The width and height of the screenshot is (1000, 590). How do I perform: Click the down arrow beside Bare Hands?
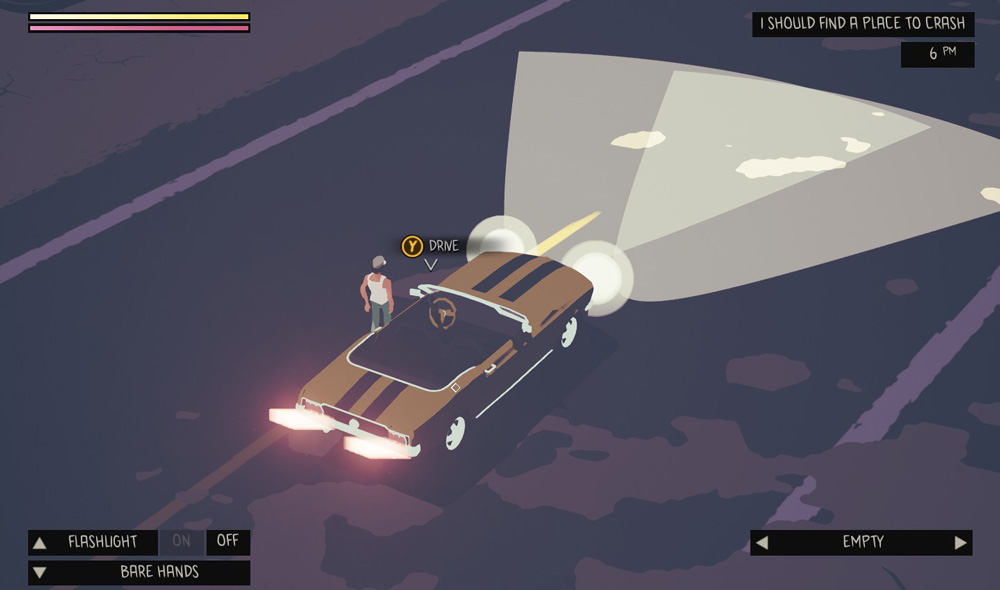[40, 573]
